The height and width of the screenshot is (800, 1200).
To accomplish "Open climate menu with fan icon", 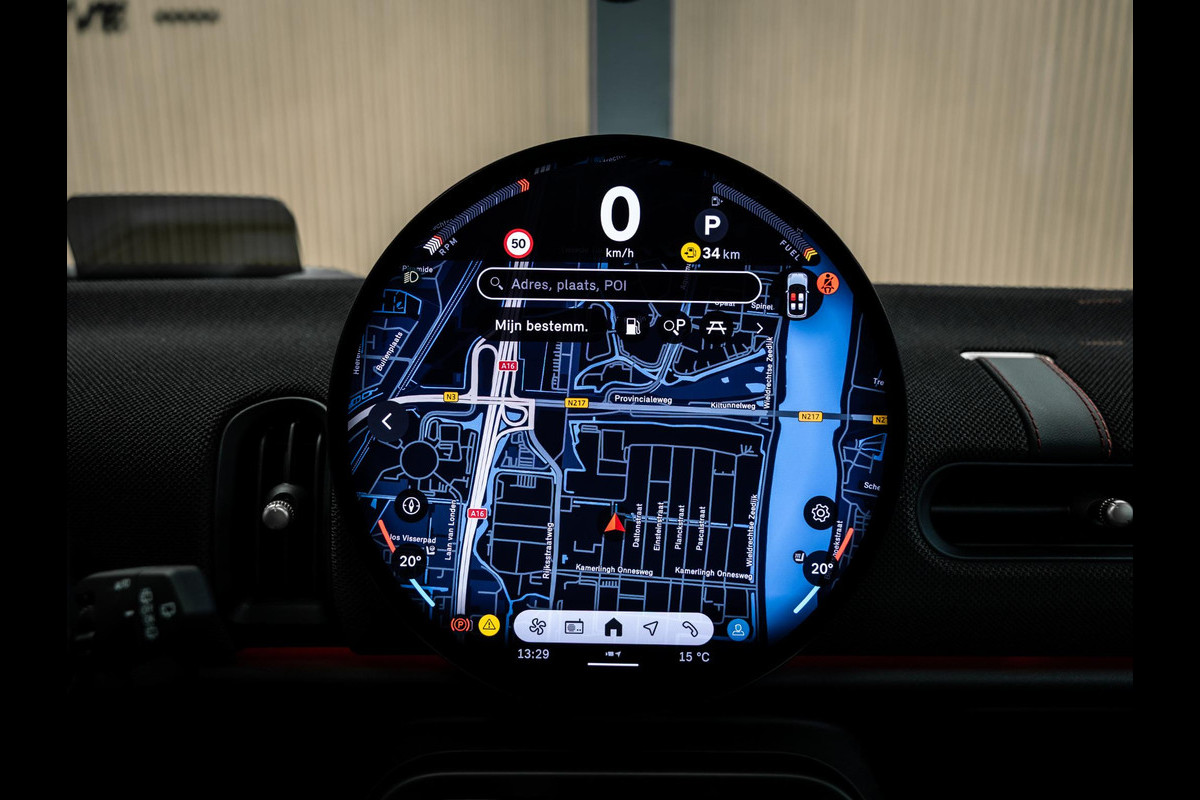I will tap(537, 628).
